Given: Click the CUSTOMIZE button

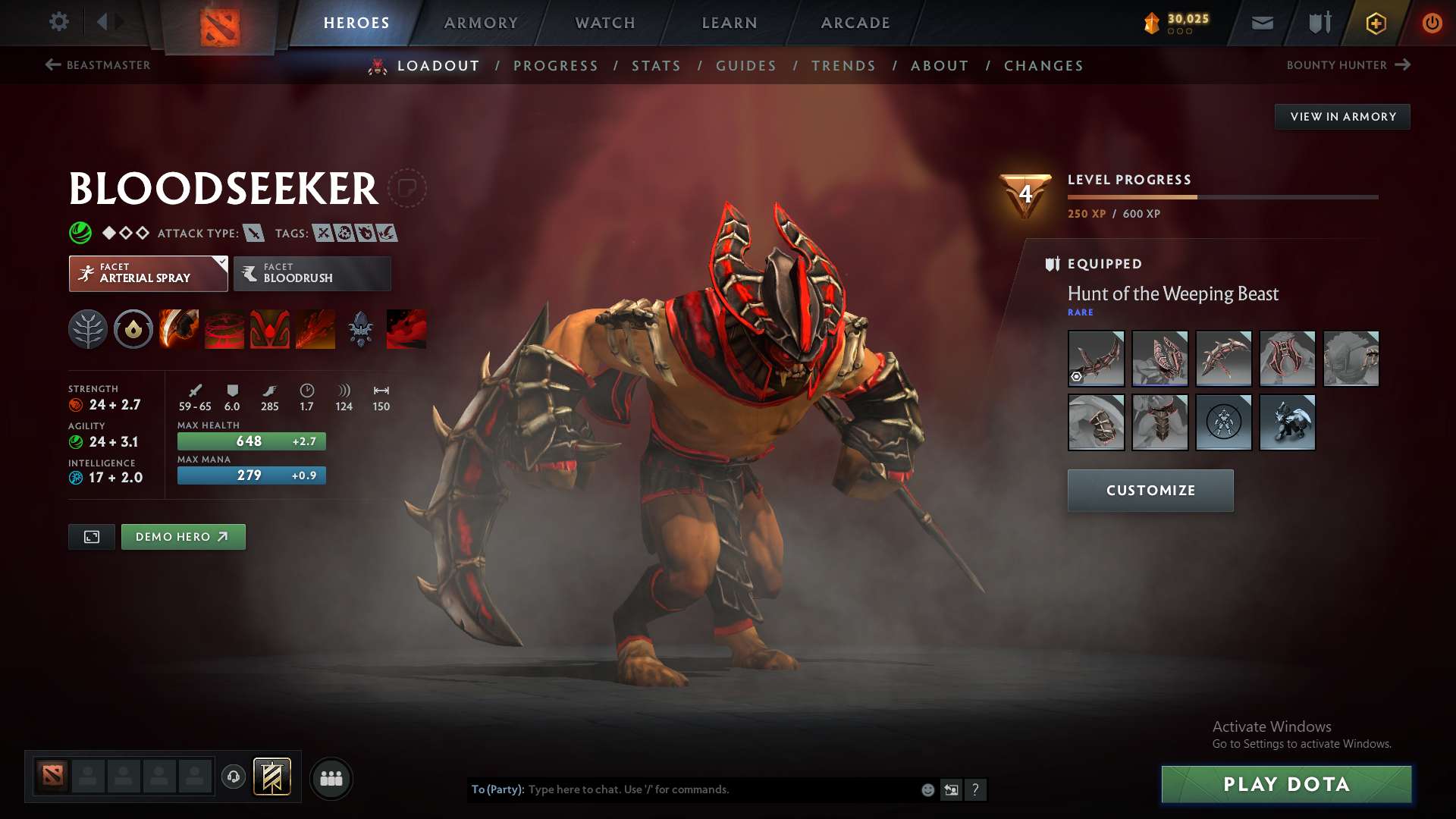Looking at the screenshot, I should coord(1150,490).
